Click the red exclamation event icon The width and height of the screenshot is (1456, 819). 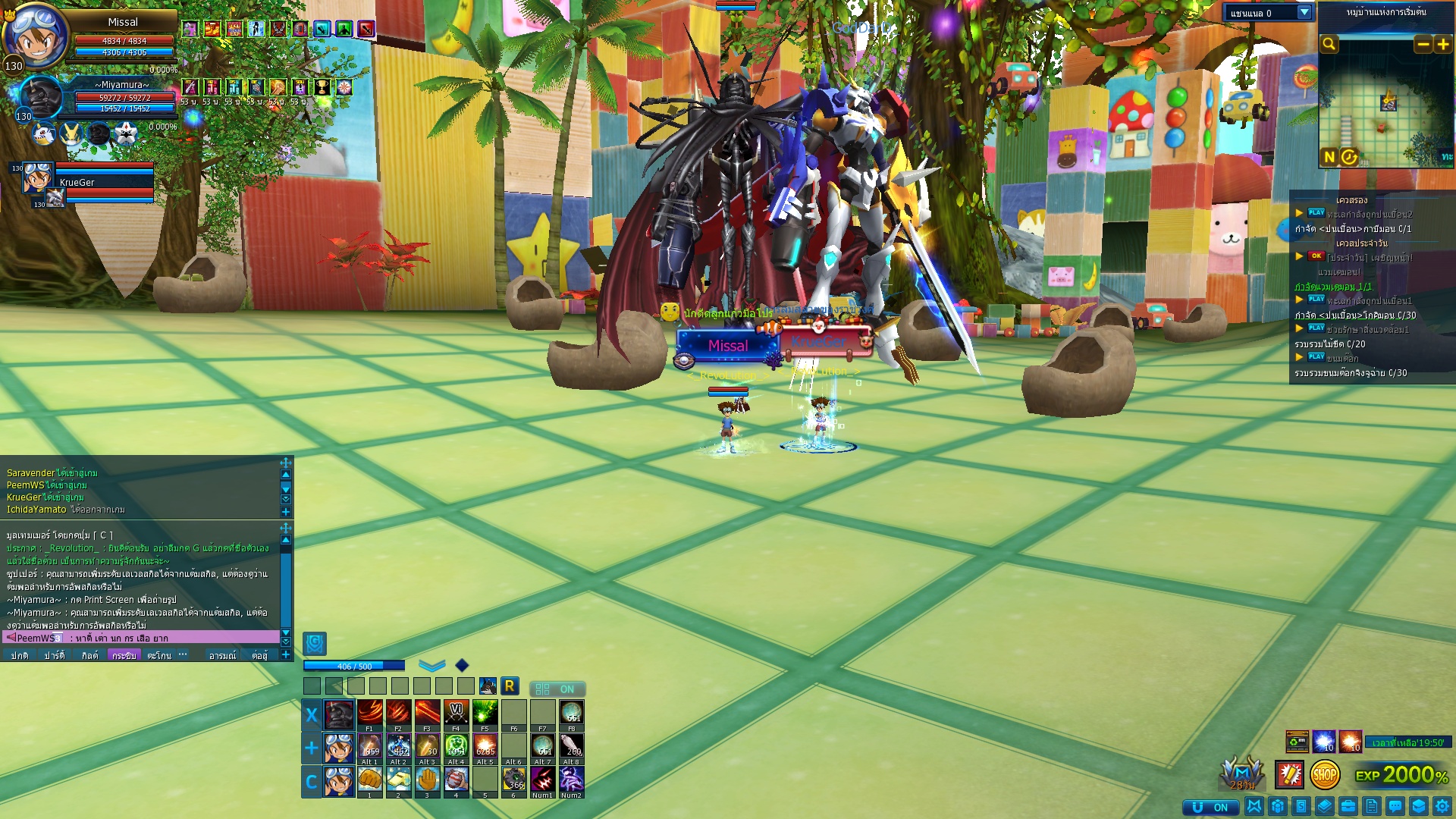click(x=1289, y=775)
